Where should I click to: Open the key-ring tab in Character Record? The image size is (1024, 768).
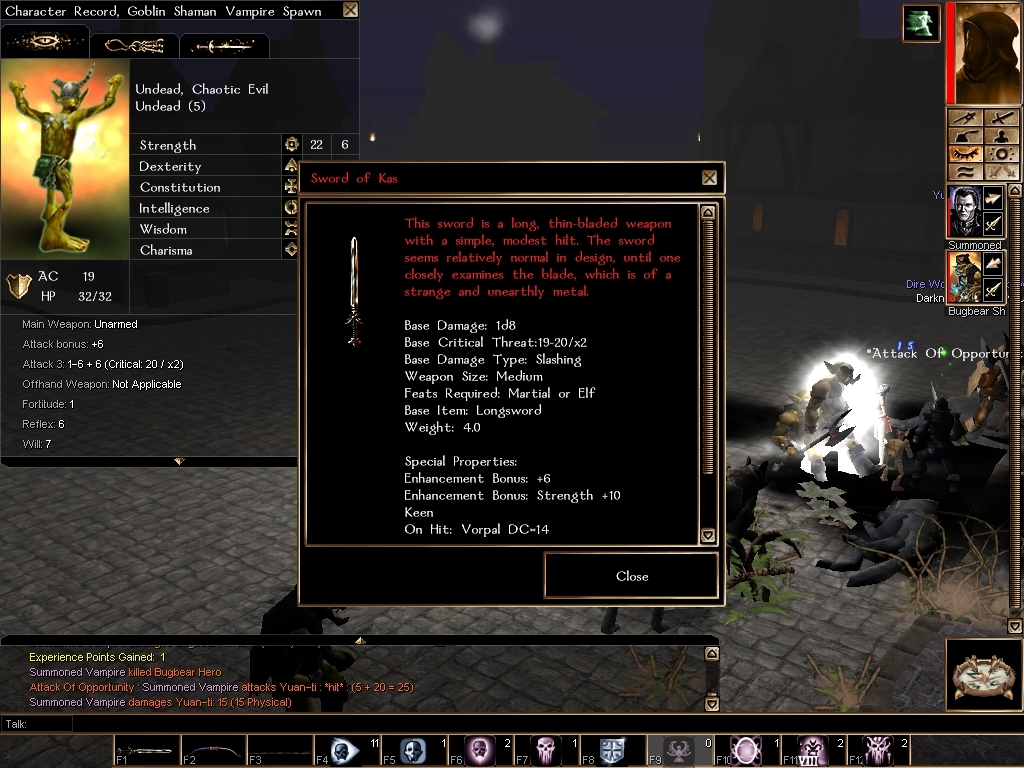coord(134,45)
